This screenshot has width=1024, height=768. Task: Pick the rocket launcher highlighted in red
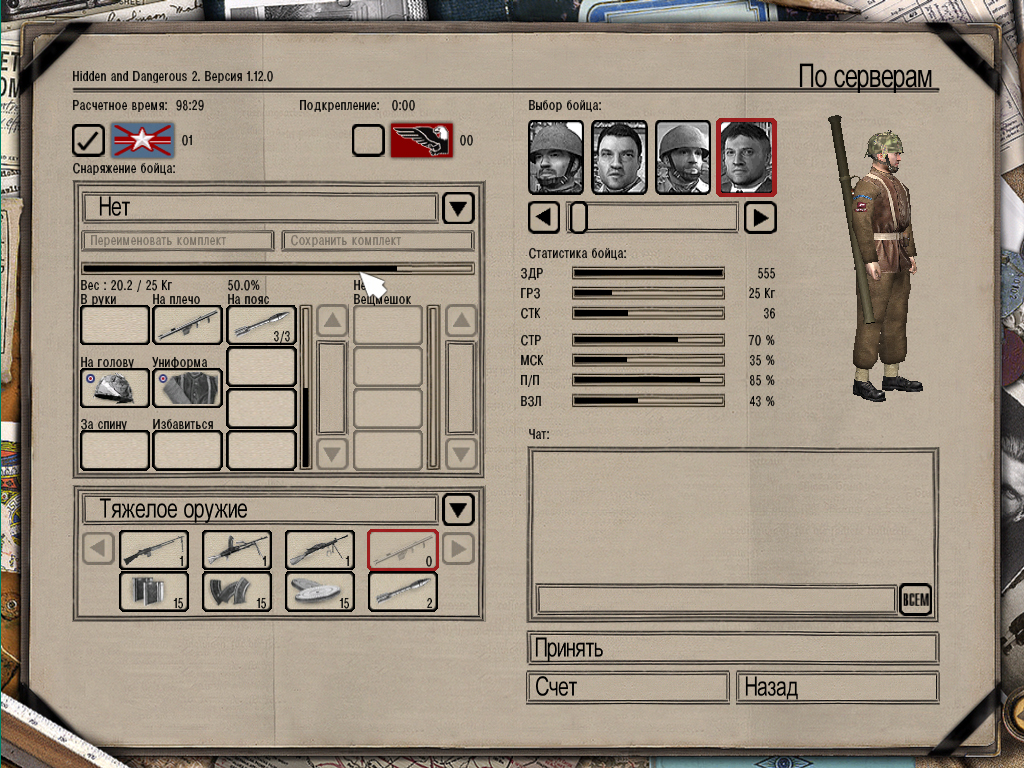pos(403,550)
